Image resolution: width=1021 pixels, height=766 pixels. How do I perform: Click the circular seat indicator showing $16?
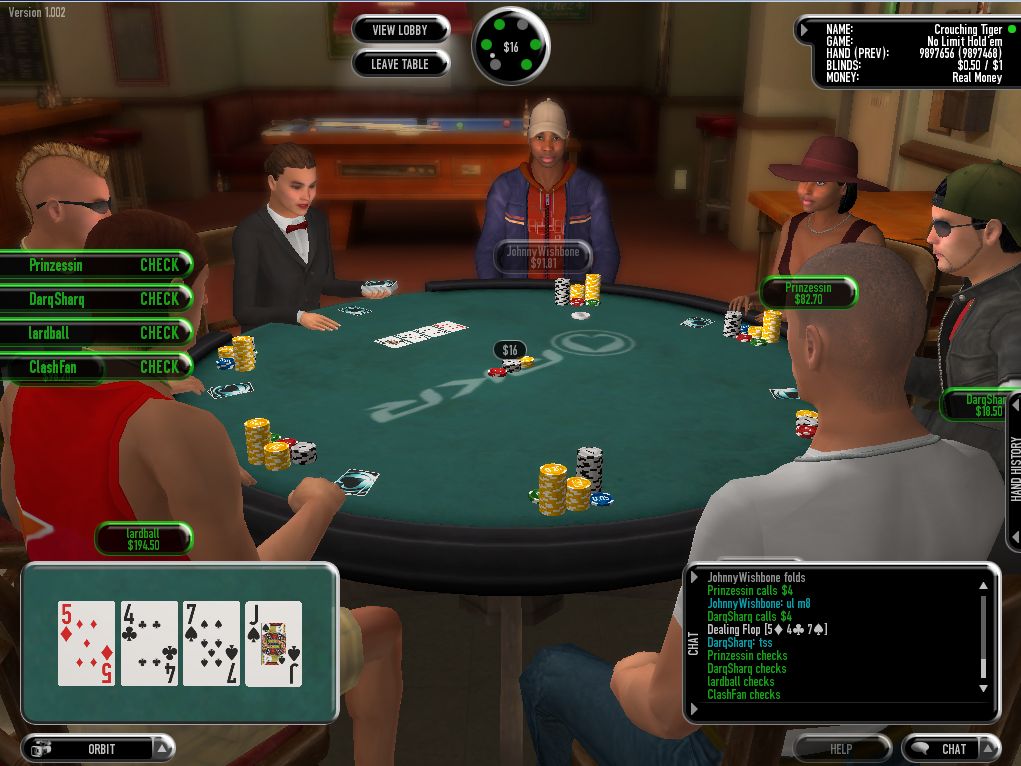click(x=510, y=46)
